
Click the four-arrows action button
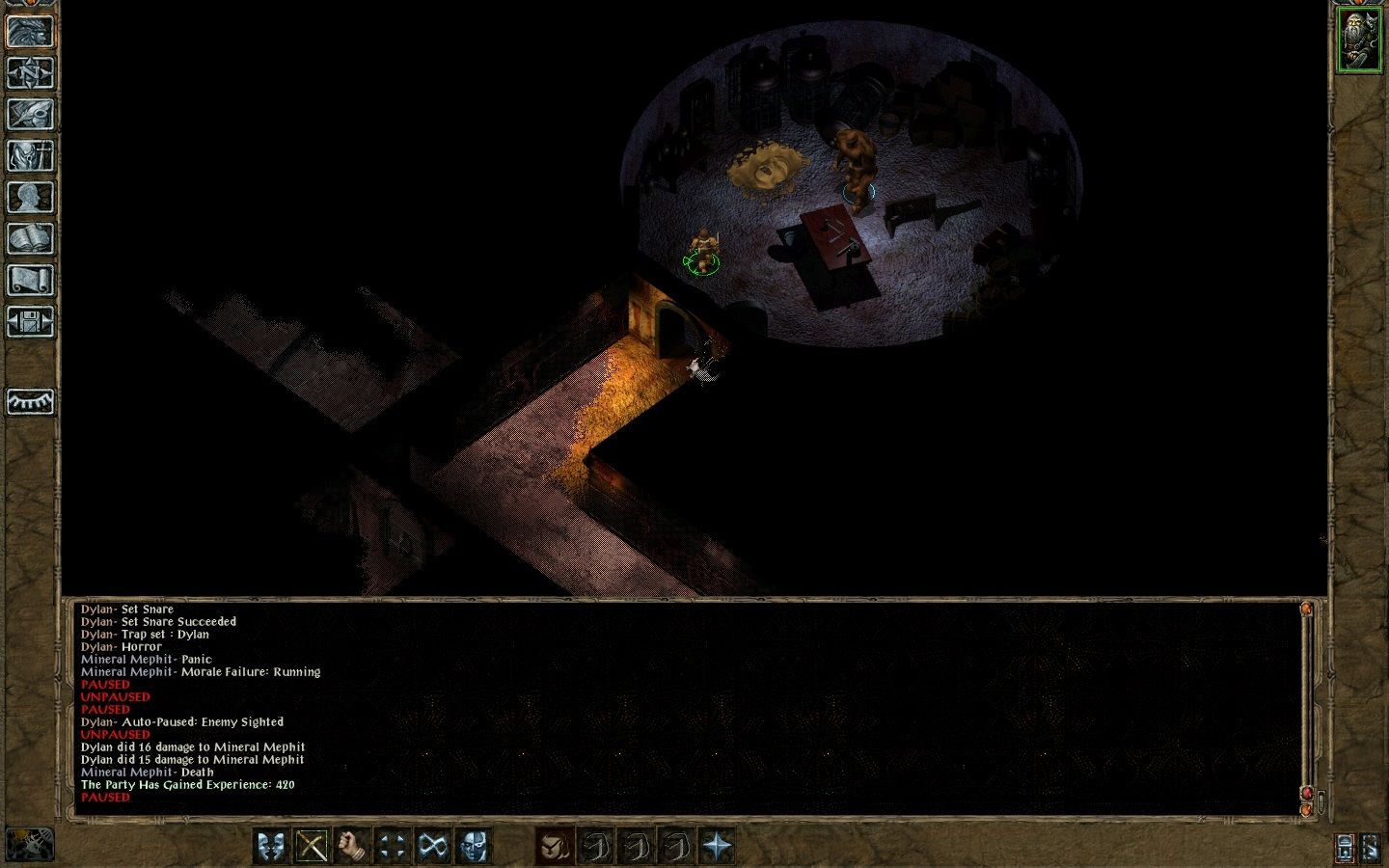pos(393,847)
